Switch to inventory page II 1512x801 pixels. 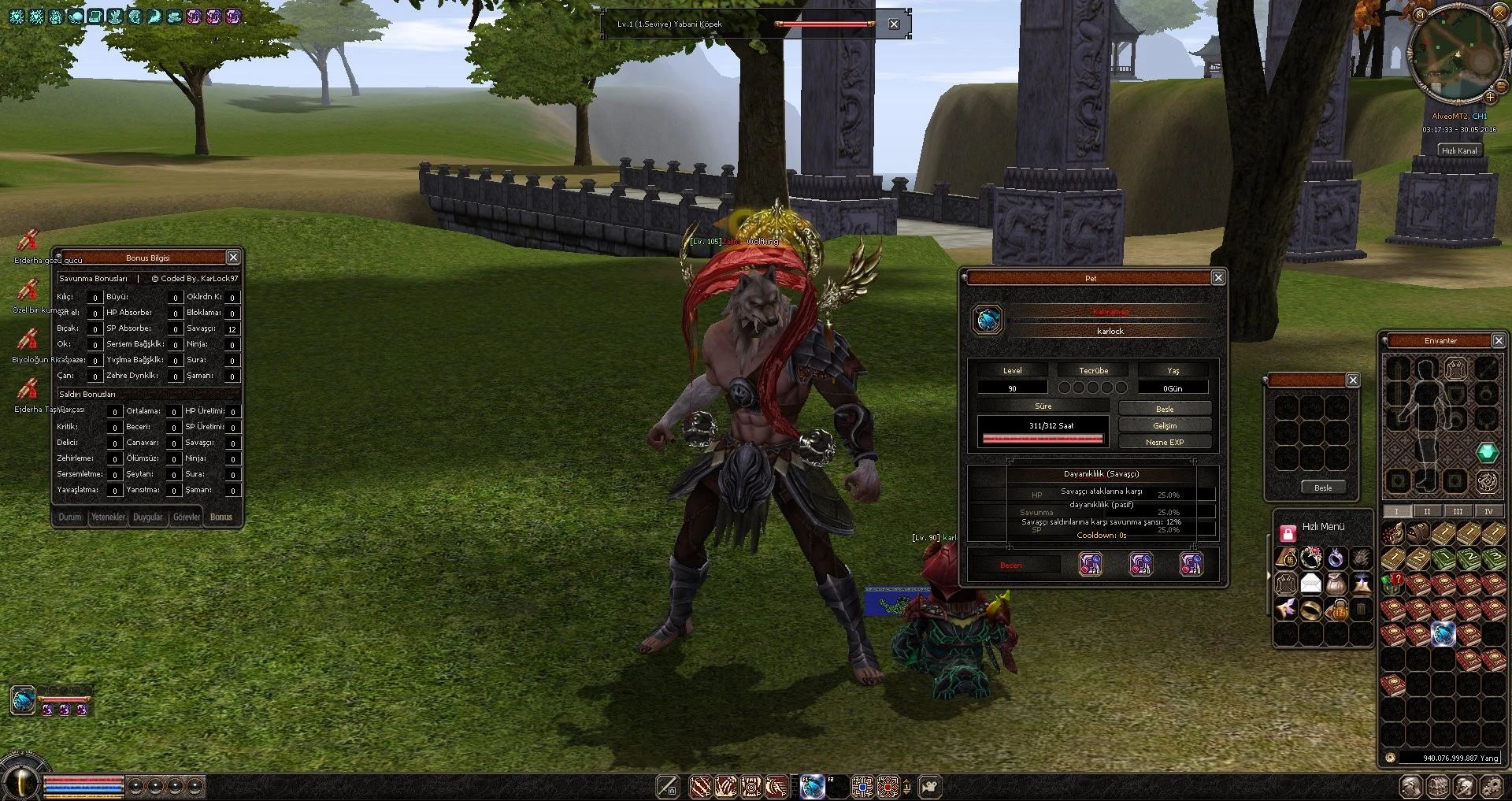point(1427,511)
